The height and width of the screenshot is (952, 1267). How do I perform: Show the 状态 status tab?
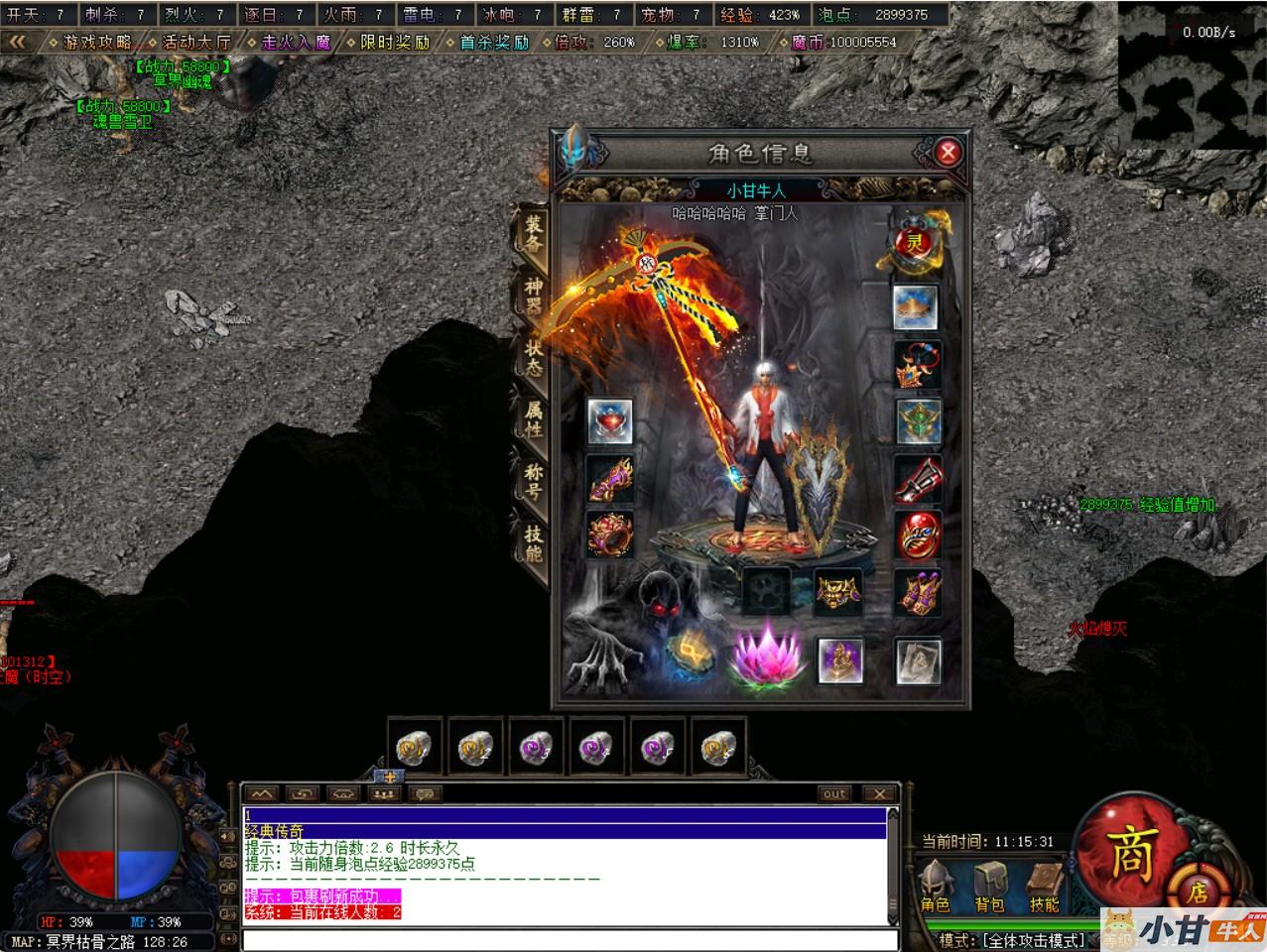pos(534,355)
